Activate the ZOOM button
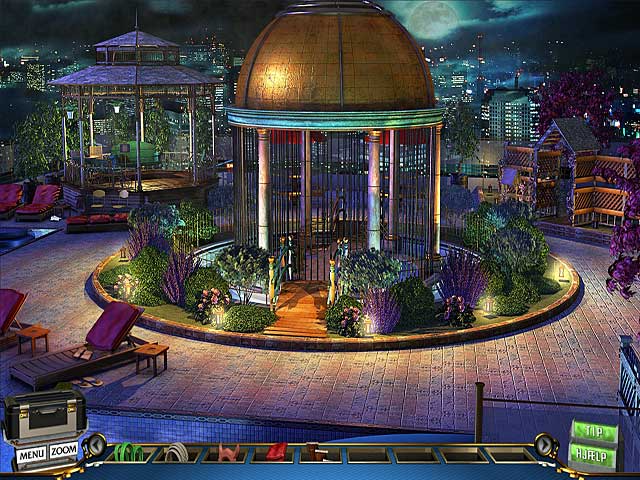The height and width of the screenshot is (480, 640). [x=63, y=452]
